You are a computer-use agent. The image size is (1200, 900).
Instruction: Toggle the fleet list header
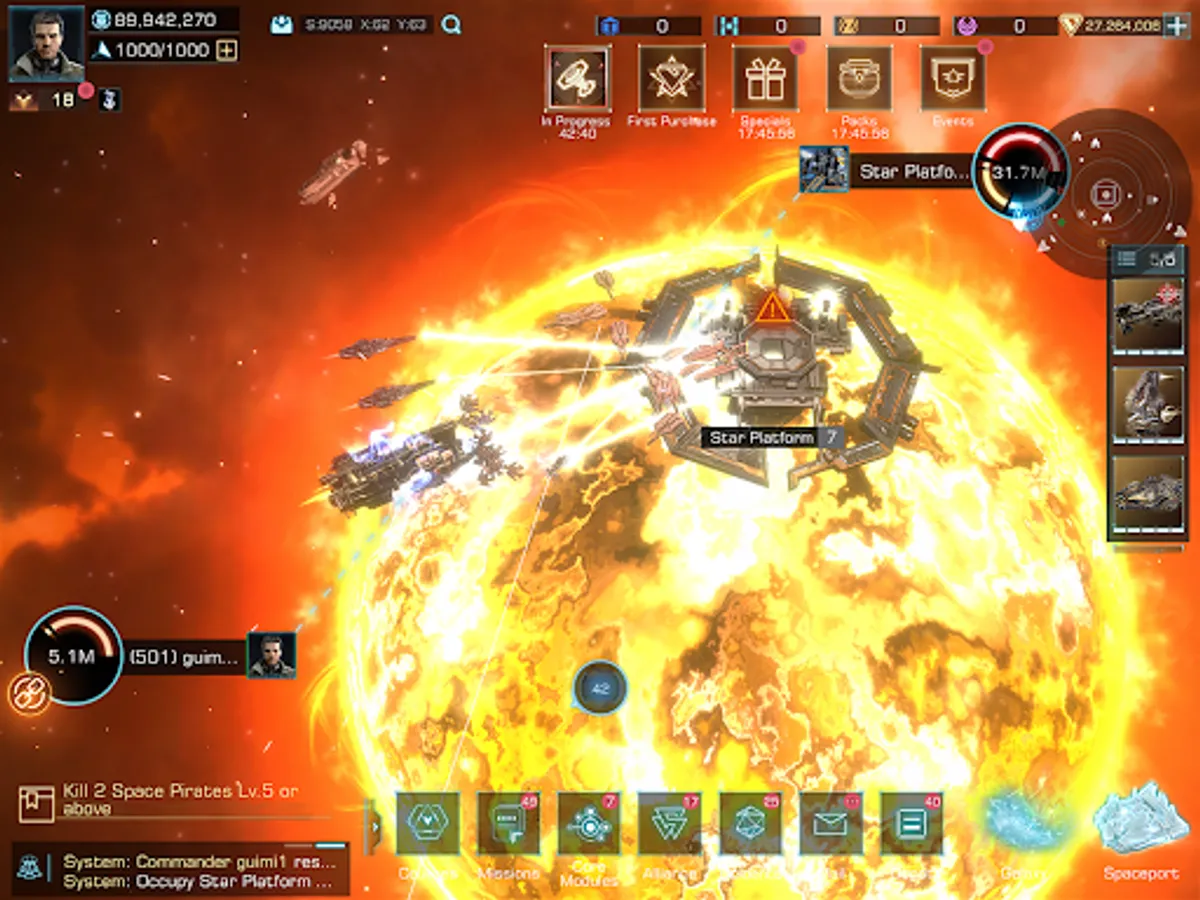pyautogui.click(x=1146, y=260)
